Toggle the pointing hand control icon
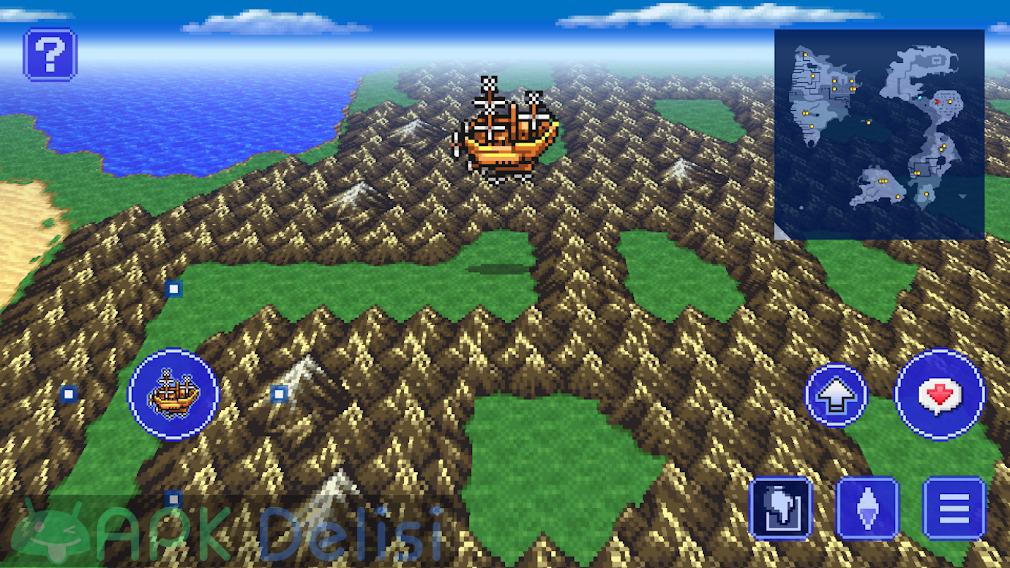This screenshot has height=568, width=1010. [780, 508]
